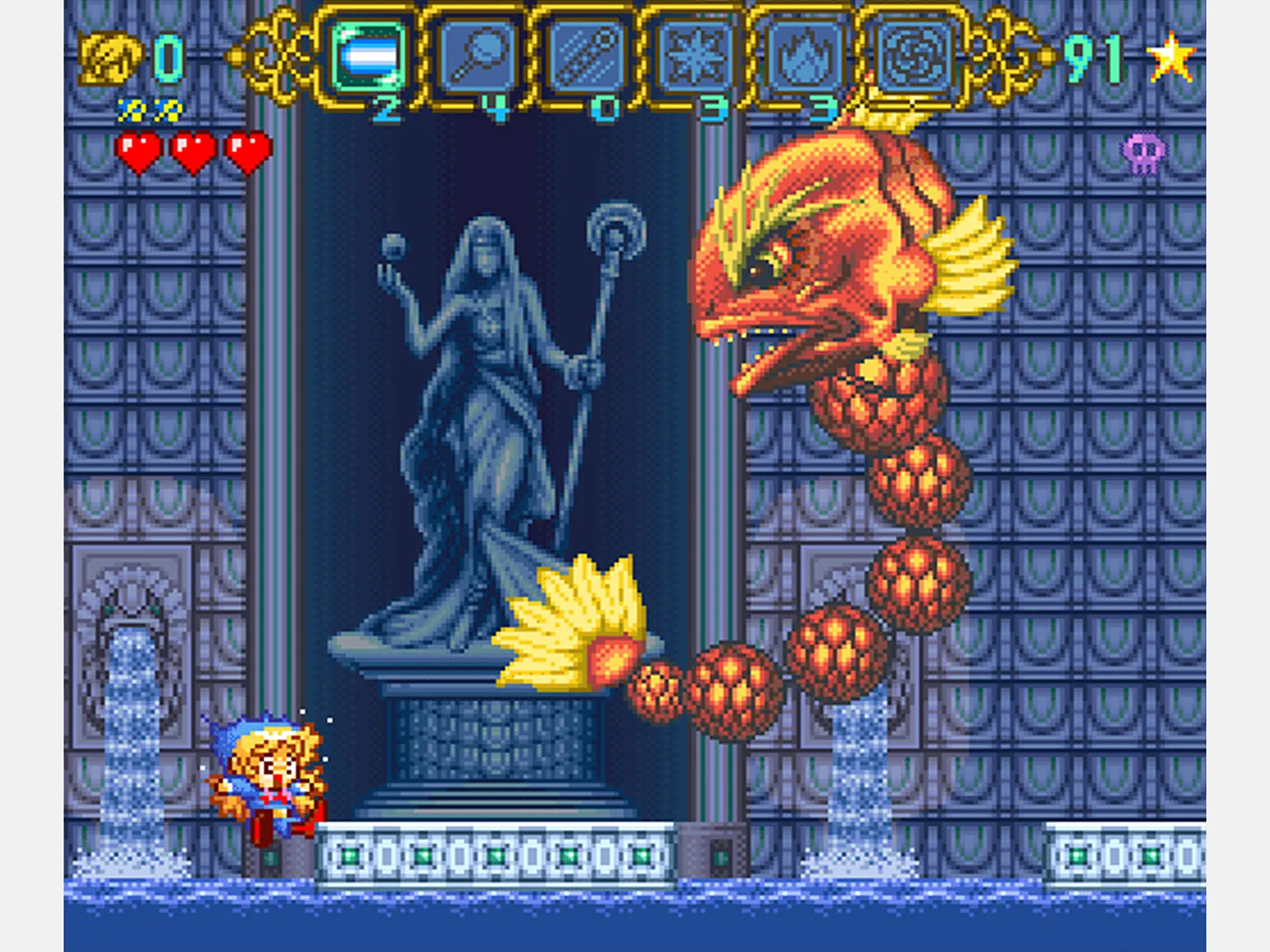Select the spiral whirlwind spell slot
The width and height of the screenshot is (1270, 952).
coord(913,56)
